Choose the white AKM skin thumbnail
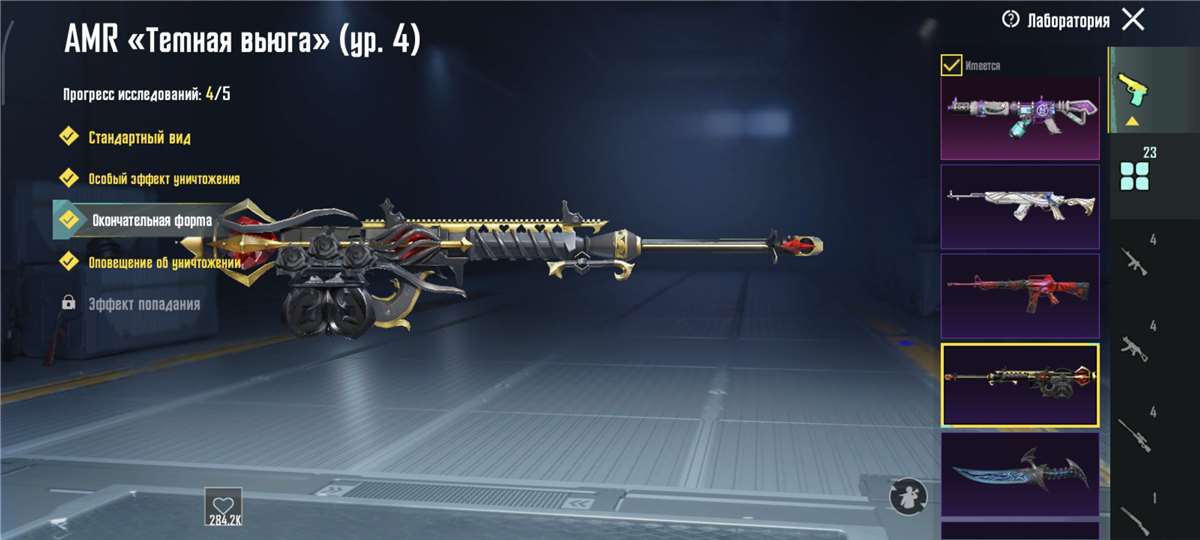Viewport: 1200px width, 540px height. pyautogui.click(x=1019, y=207)
